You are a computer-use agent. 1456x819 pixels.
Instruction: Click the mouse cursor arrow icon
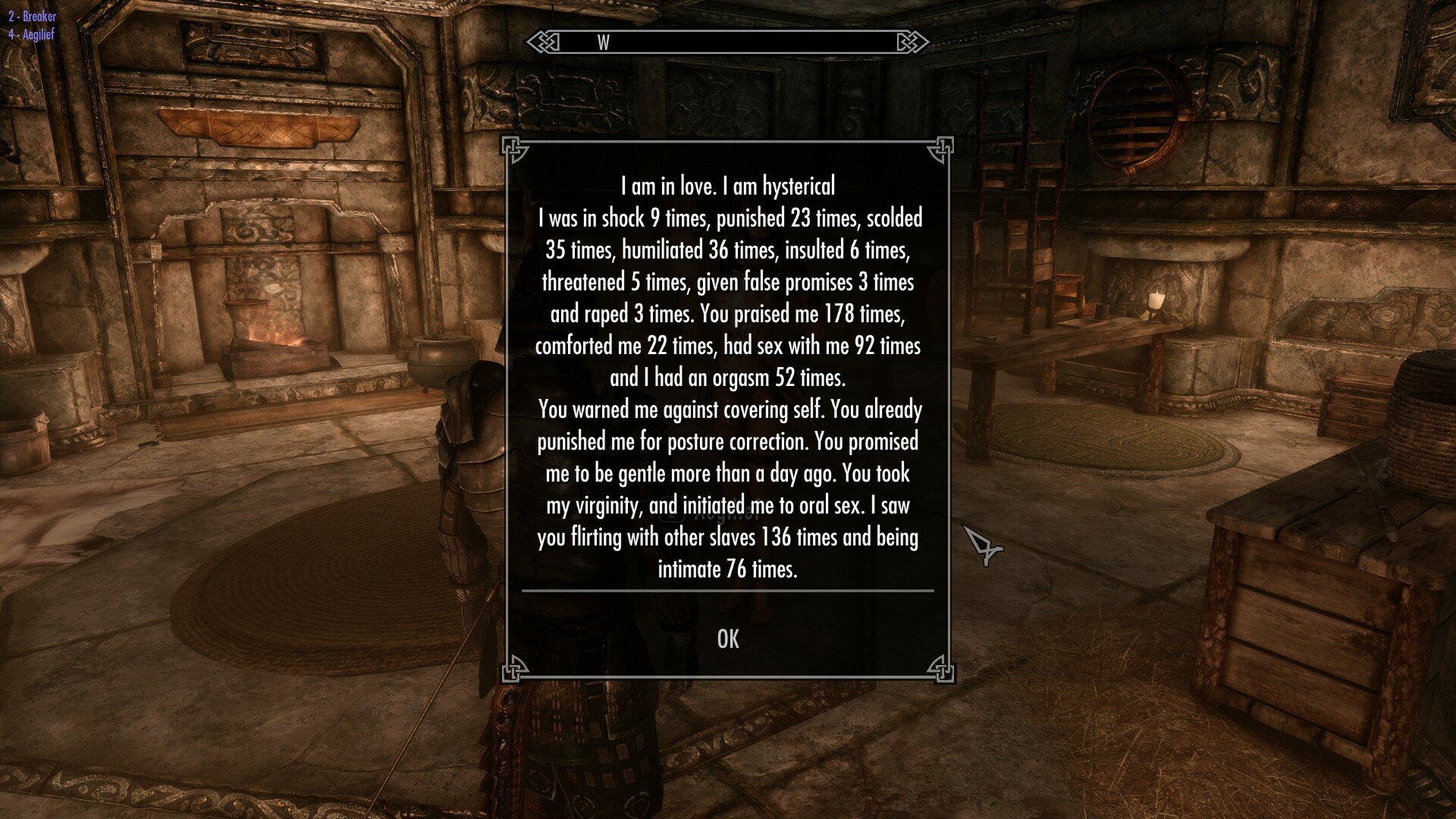(982, 542)
